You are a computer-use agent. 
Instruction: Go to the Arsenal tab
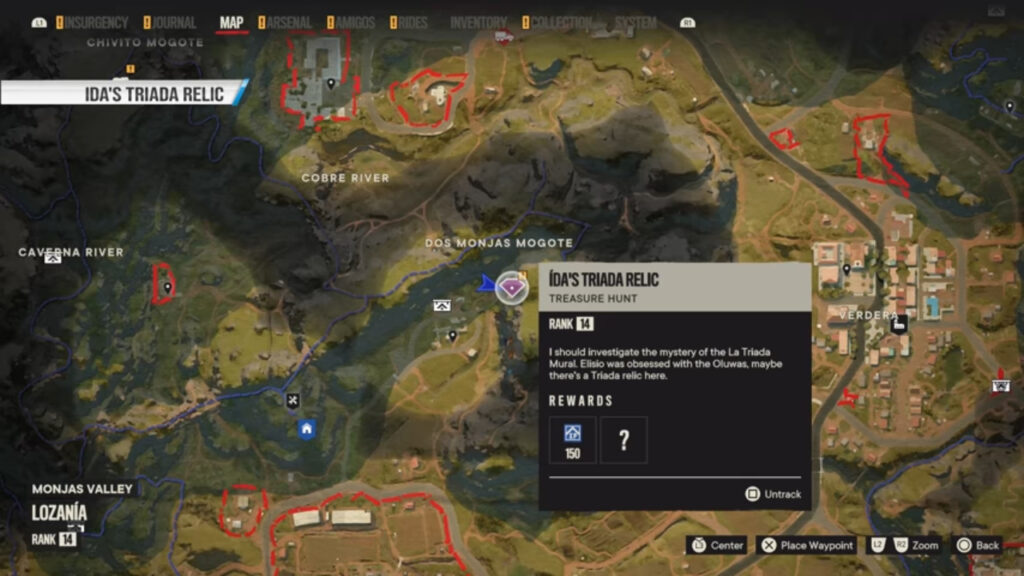pyautogui.click(x=287, y=22)
